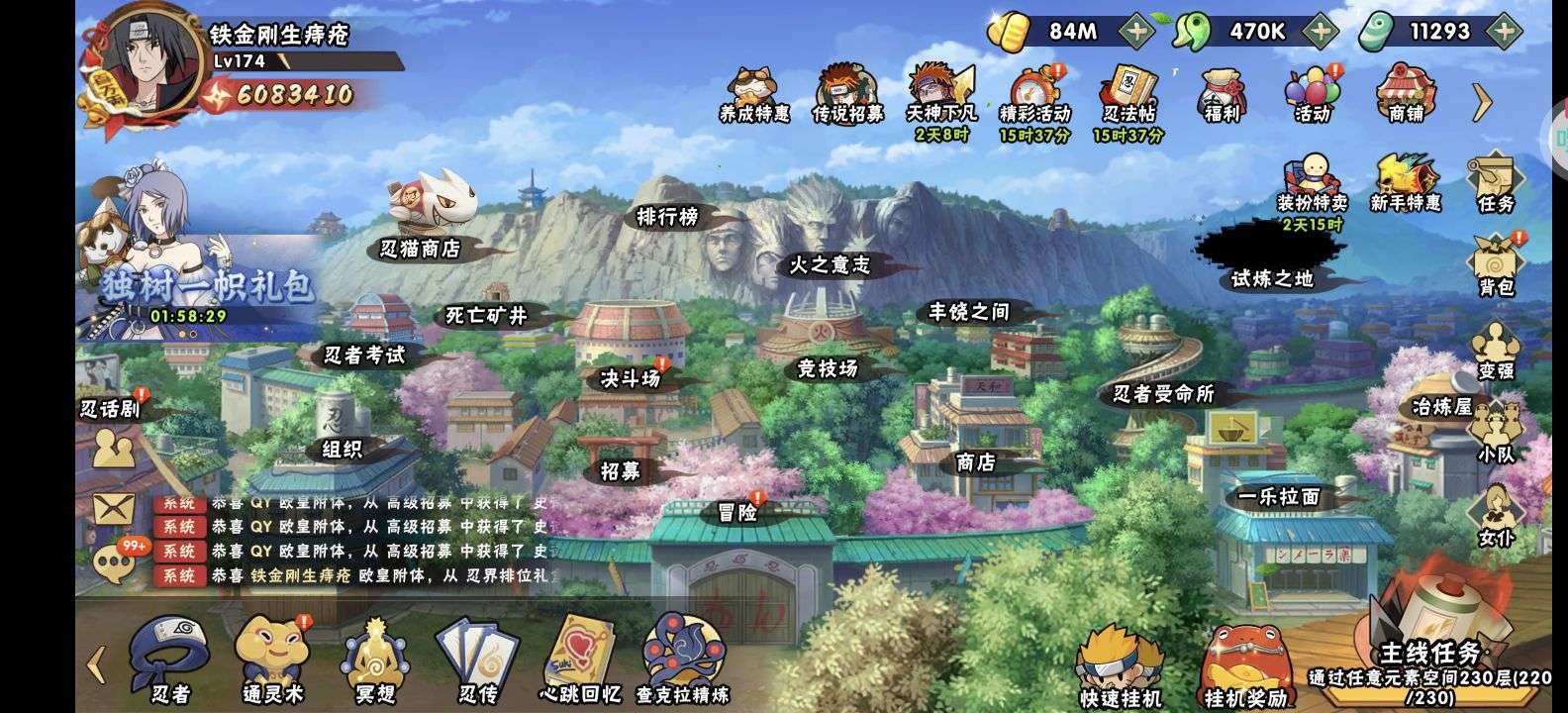
Task: Open the 福利 welfare bag
Action: pos(1222,95)
